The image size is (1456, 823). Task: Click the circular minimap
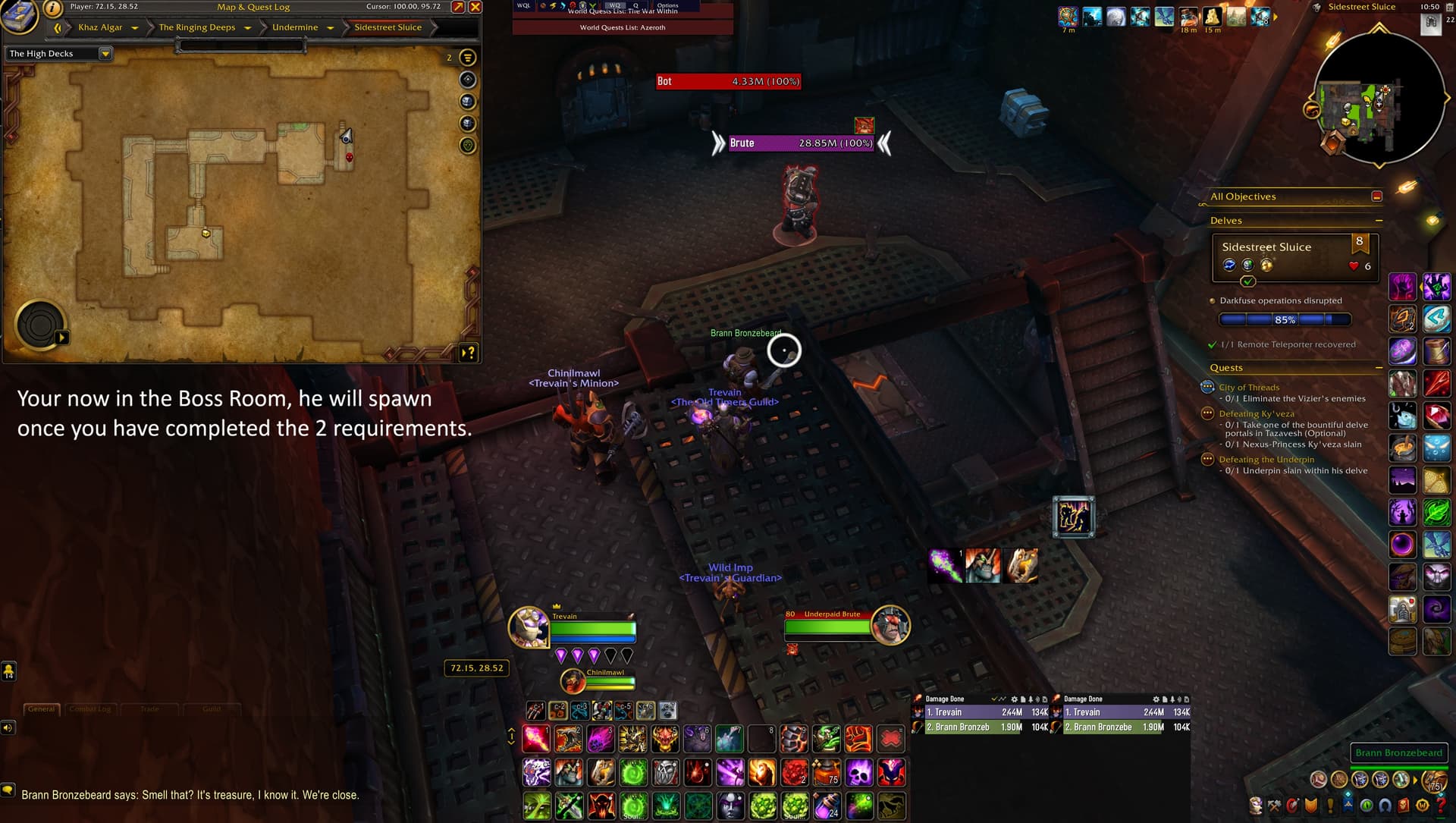click(x=1378, y=98)
